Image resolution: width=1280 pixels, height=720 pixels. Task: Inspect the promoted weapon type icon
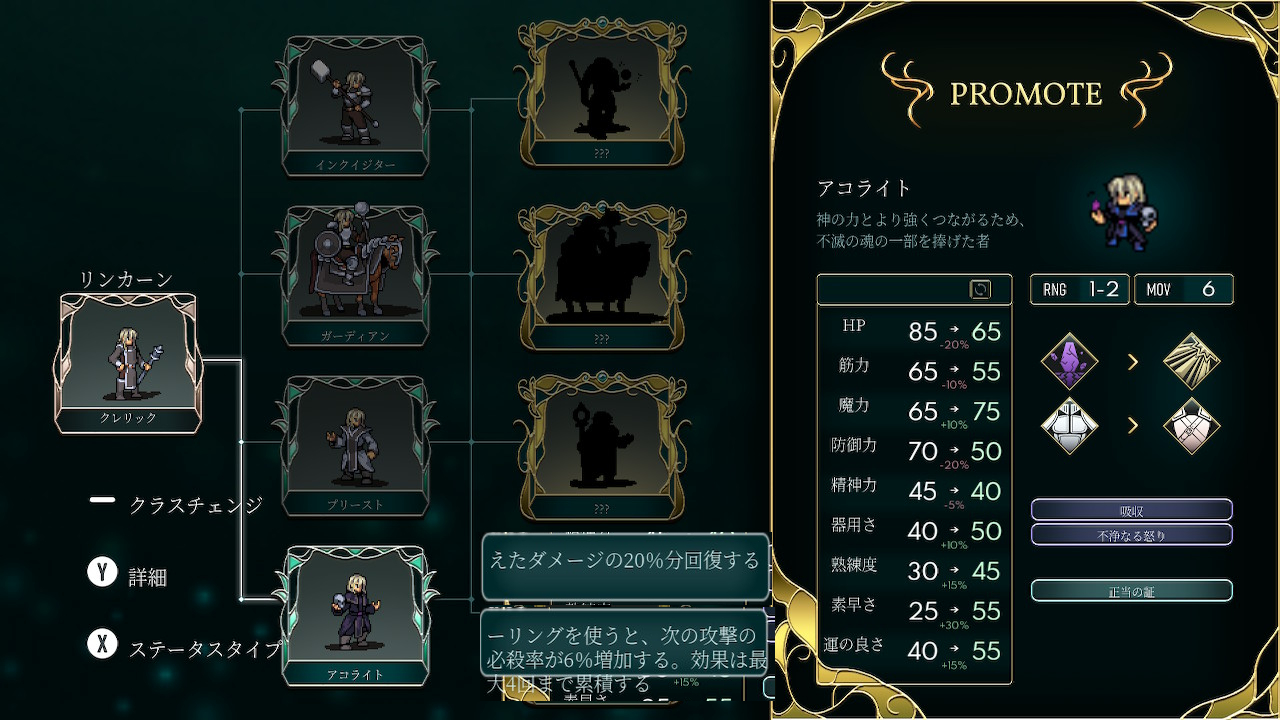1192,361
